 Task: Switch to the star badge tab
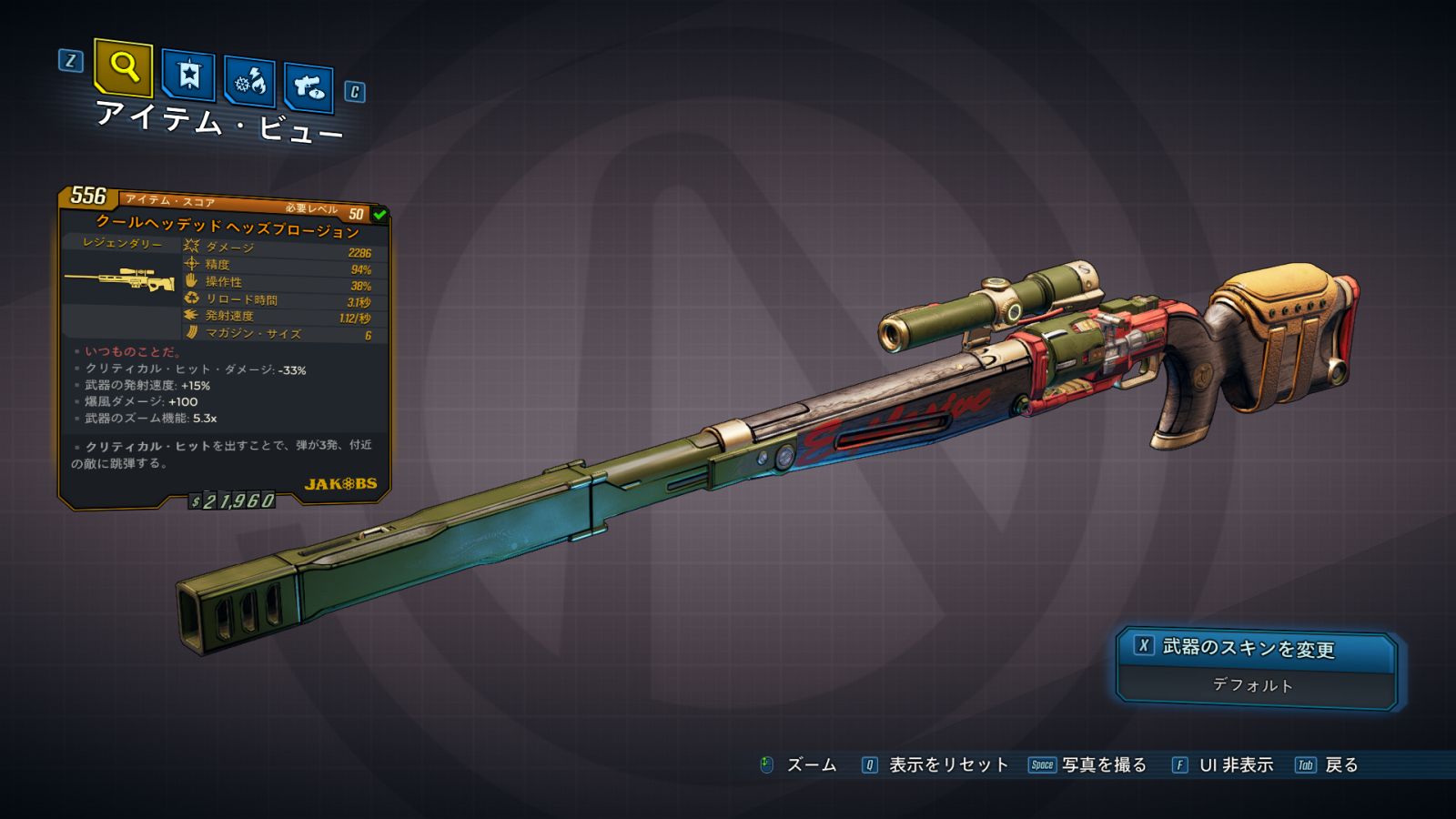[x=188, y=76]
